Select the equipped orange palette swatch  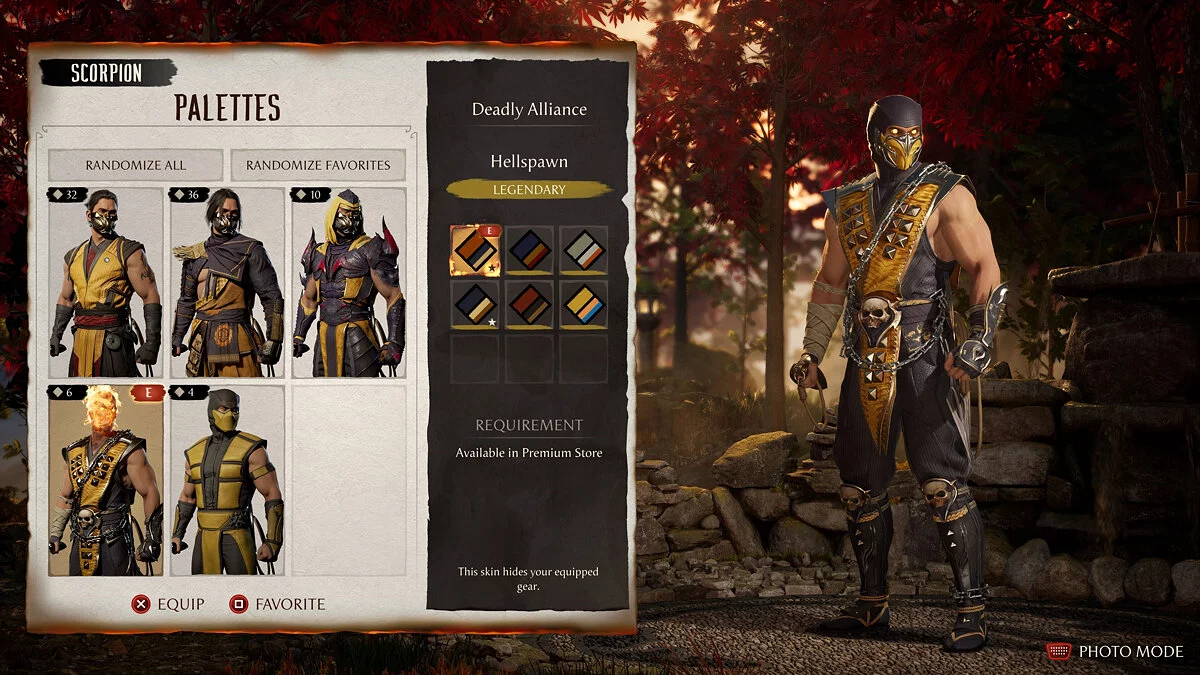tap(475, 250)
